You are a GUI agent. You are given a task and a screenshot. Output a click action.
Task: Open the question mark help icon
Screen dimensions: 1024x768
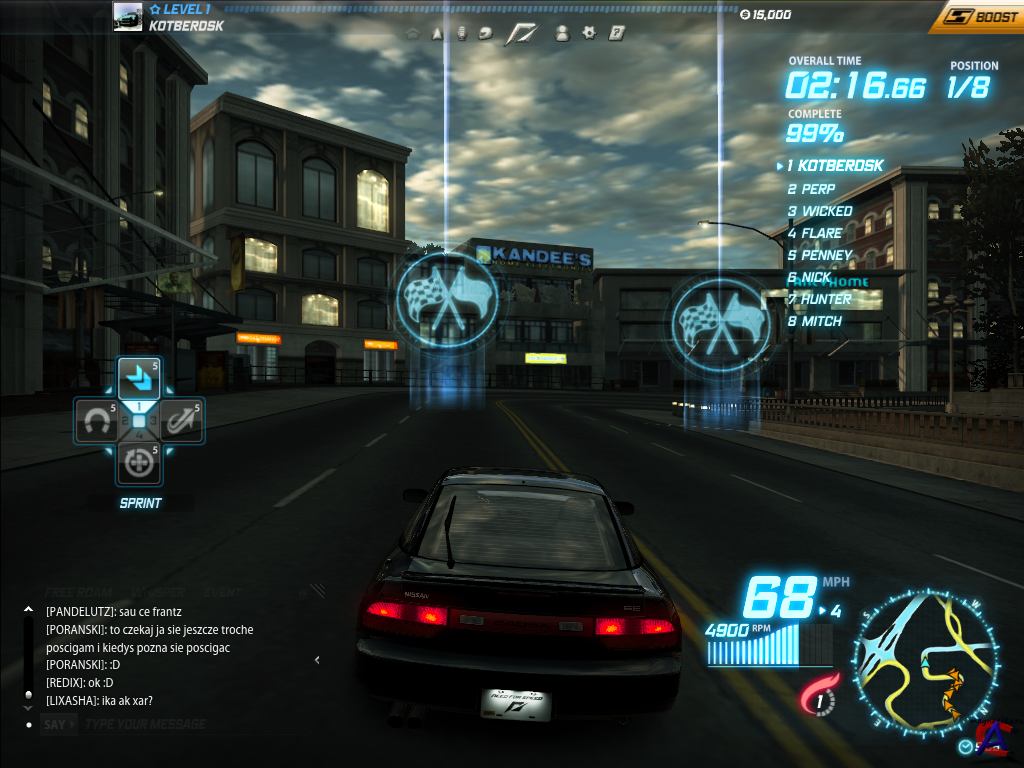(x=617, y=33)
